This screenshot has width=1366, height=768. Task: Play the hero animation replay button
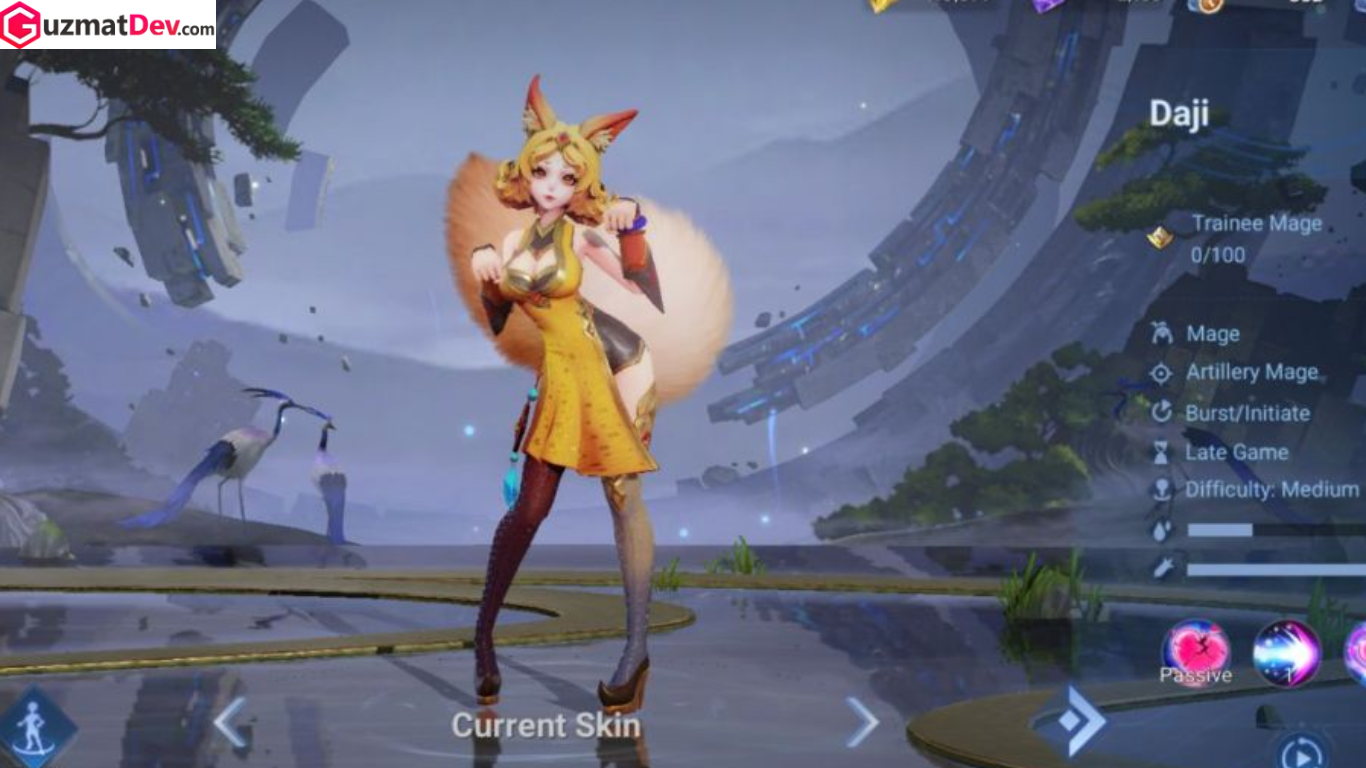point(1303,753)
